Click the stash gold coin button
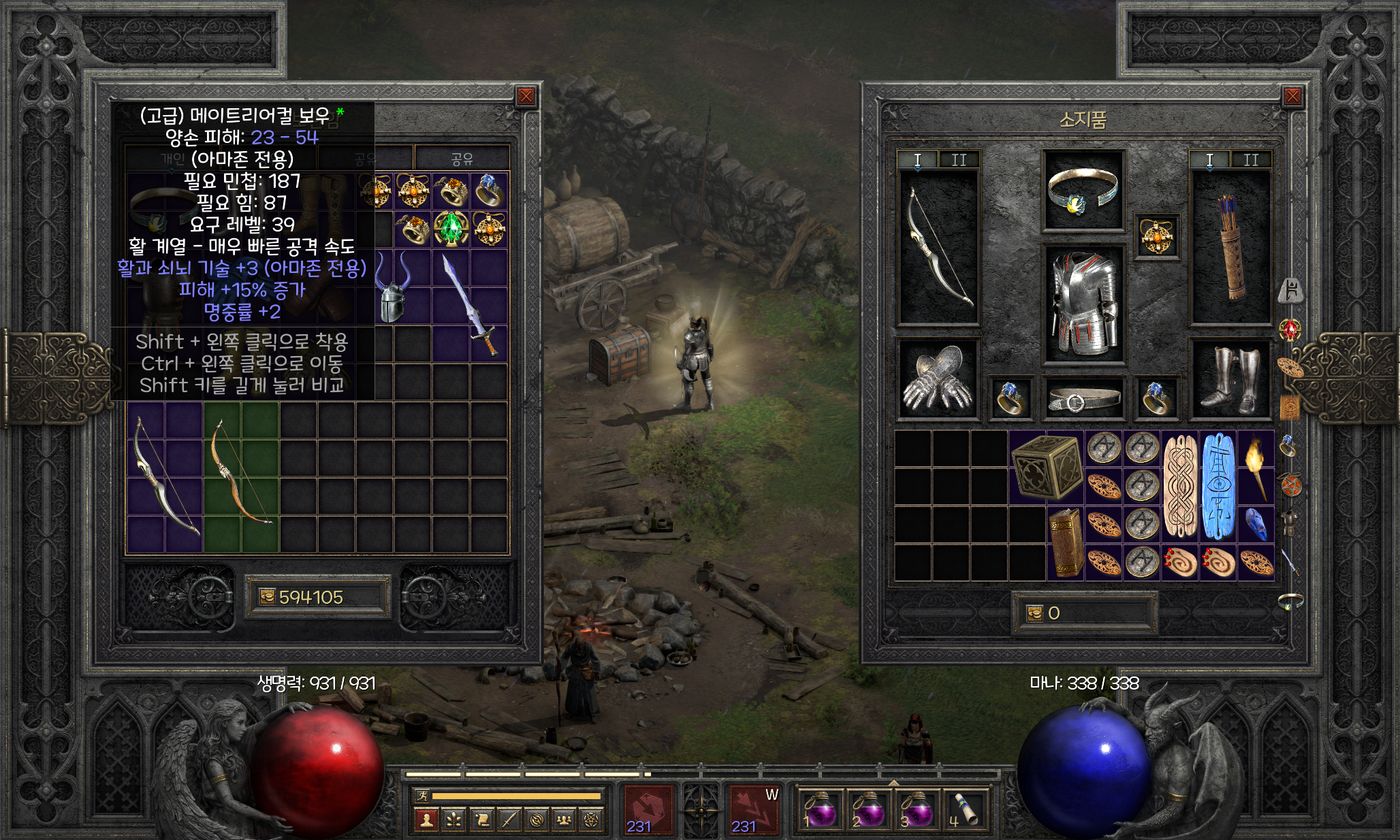1400x840 pixels. [267, 597]
